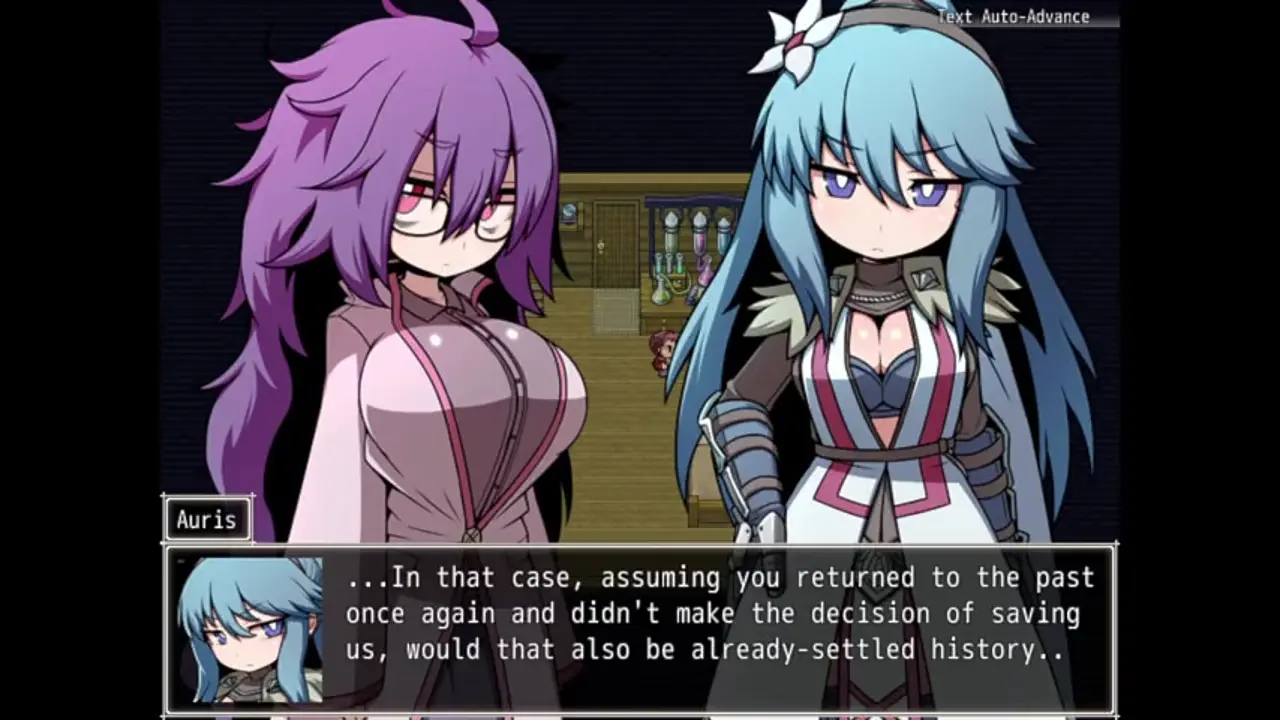
Task: Toggle the Text Auto-Advance indicator
Action: 1013,16
